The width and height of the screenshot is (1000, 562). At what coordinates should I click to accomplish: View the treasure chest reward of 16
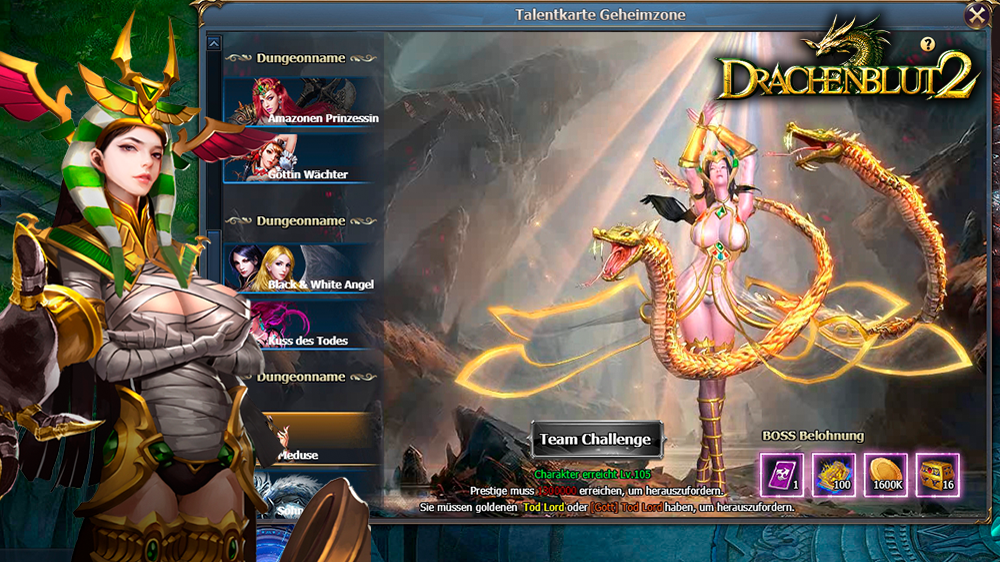[937, 475]
